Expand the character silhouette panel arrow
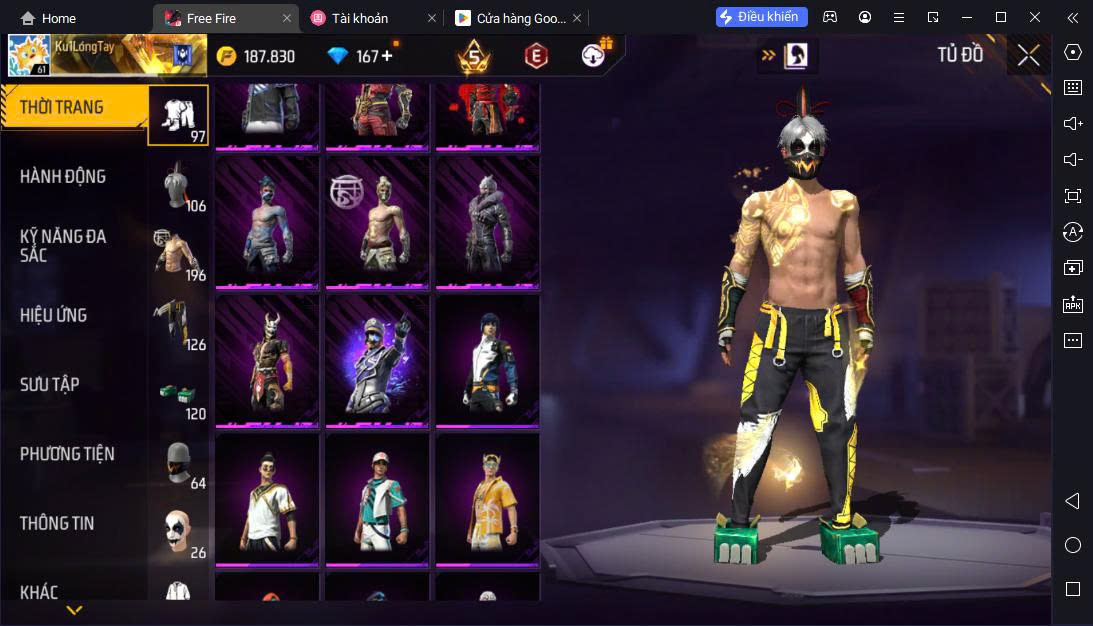The image size is (1093, 626). (768, 56)
